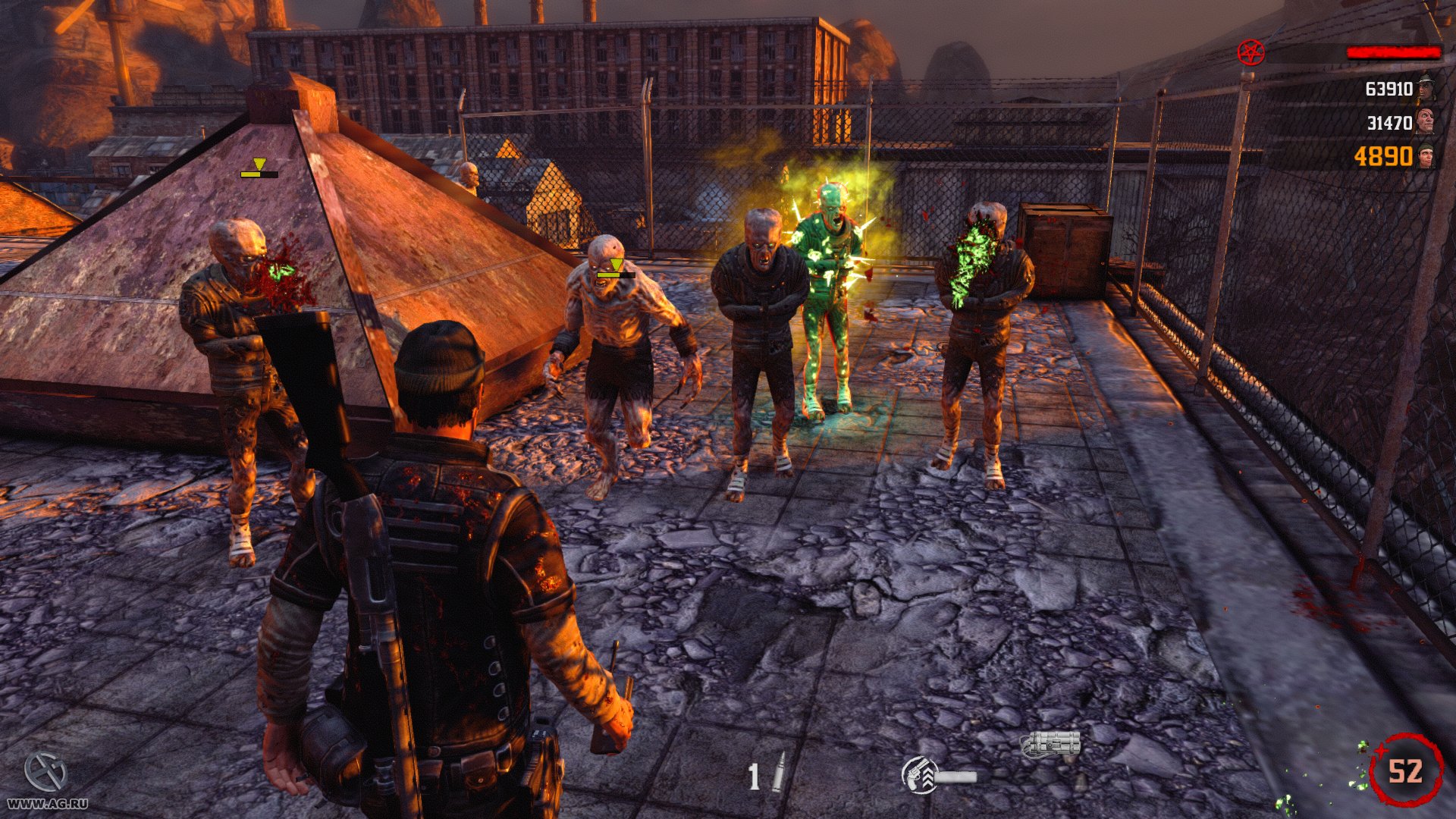Click the top player's hat-wearing portrait
The image size is (1456, 819).
(1424, 91)
